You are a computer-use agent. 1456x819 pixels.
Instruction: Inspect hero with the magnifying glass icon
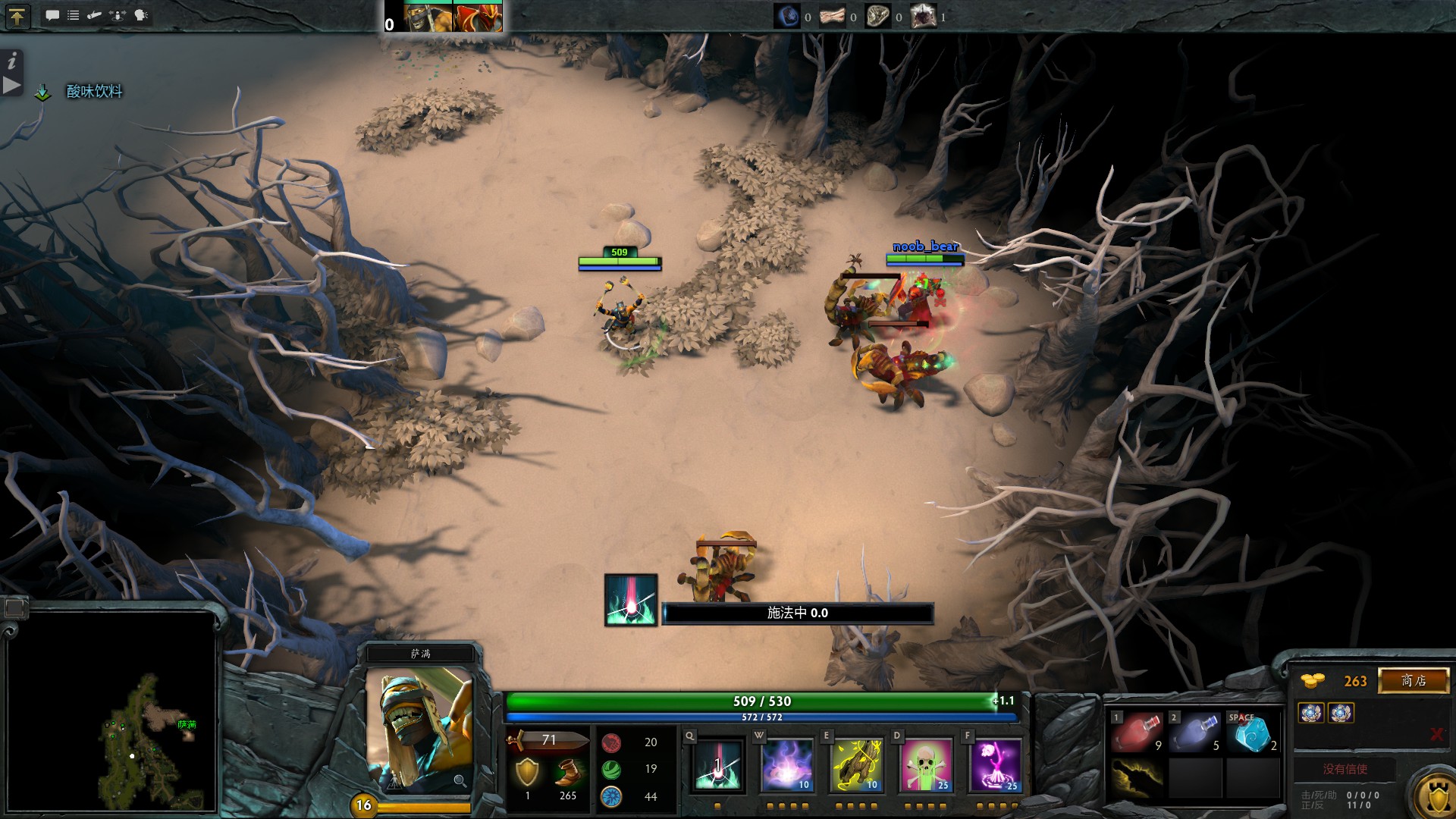pos(460,780)
